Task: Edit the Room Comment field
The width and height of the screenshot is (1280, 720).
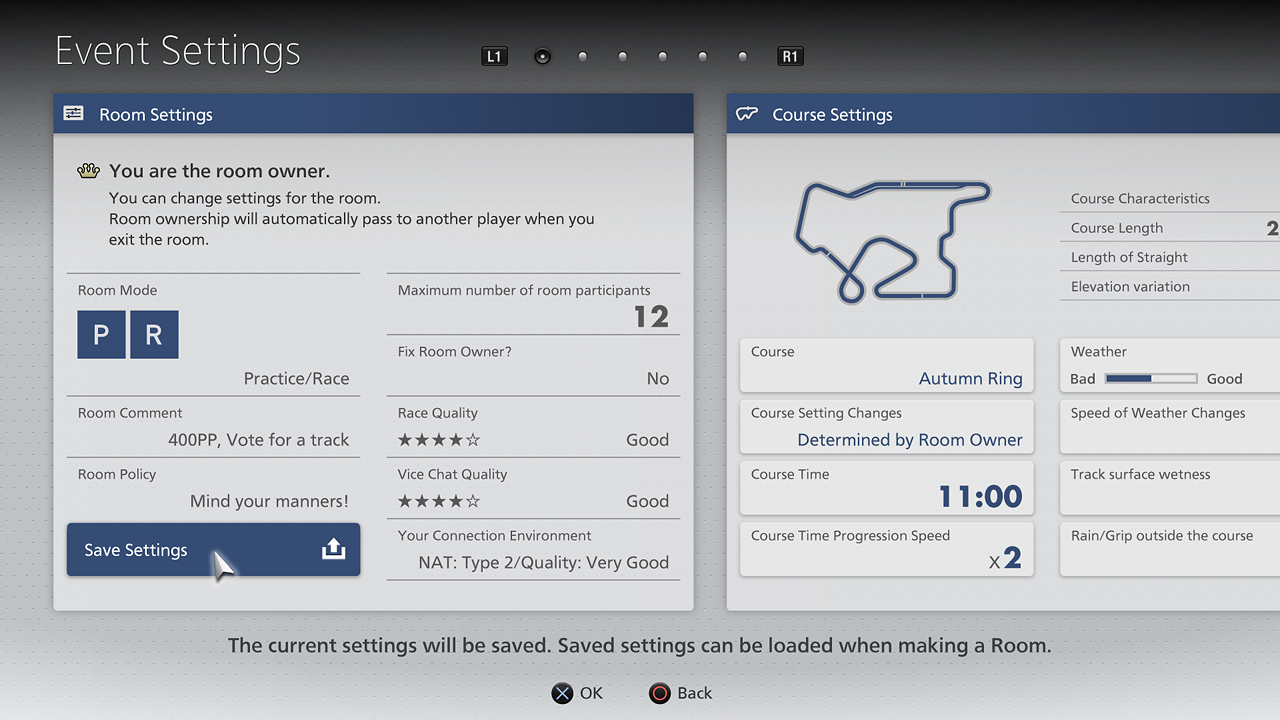Action: [x=213, y=427]
